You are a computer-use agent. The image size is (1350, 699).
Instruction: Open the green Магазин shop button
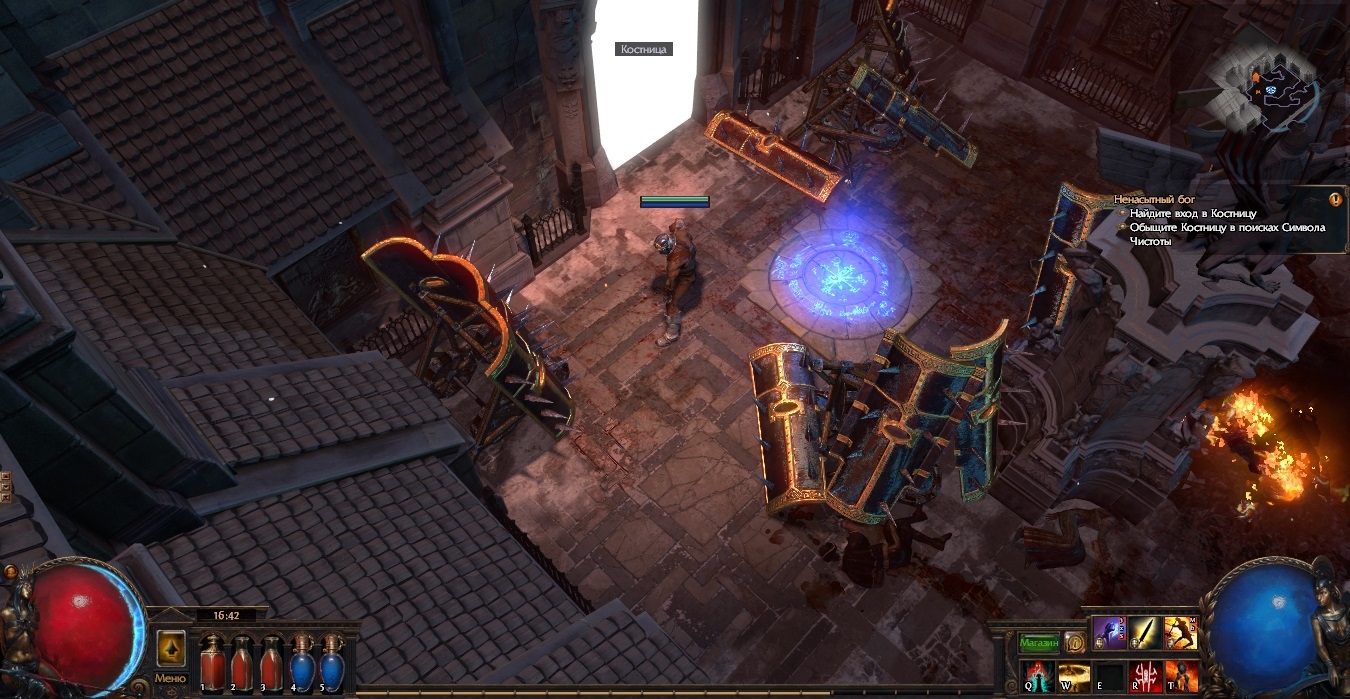[x=1039, y=642]
